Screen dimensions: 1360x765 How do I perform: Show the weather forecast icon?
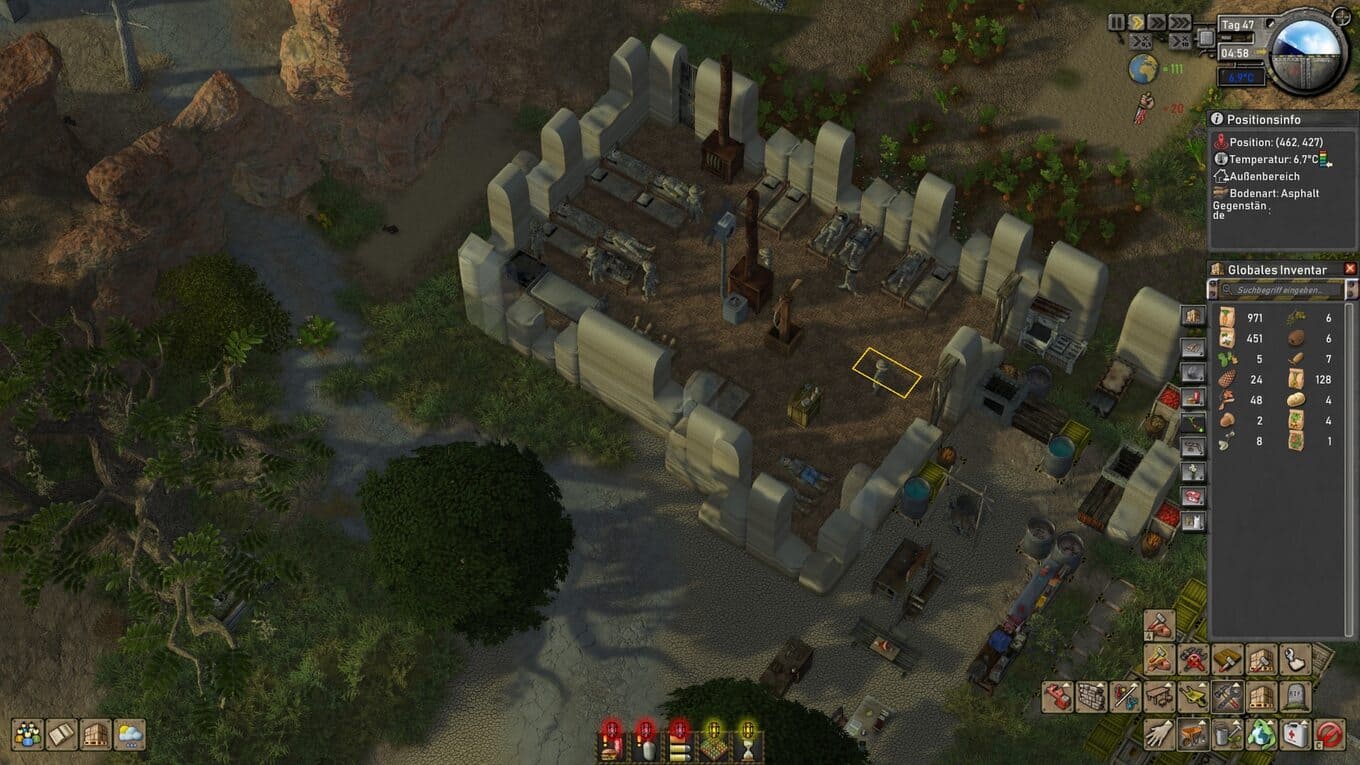130,735
